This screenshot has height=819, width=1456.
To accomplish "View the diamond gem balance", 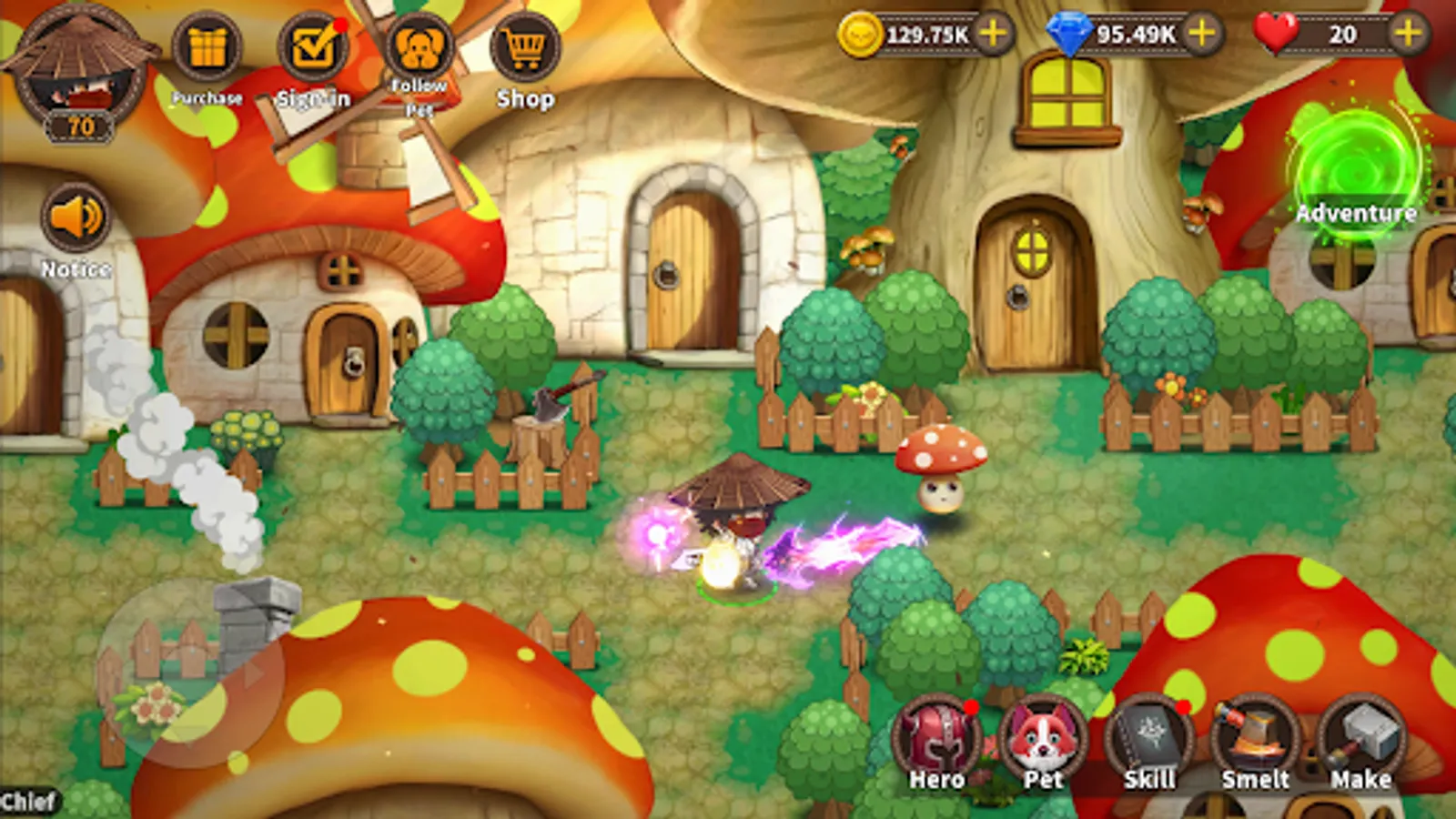I will pos(1137,35).
